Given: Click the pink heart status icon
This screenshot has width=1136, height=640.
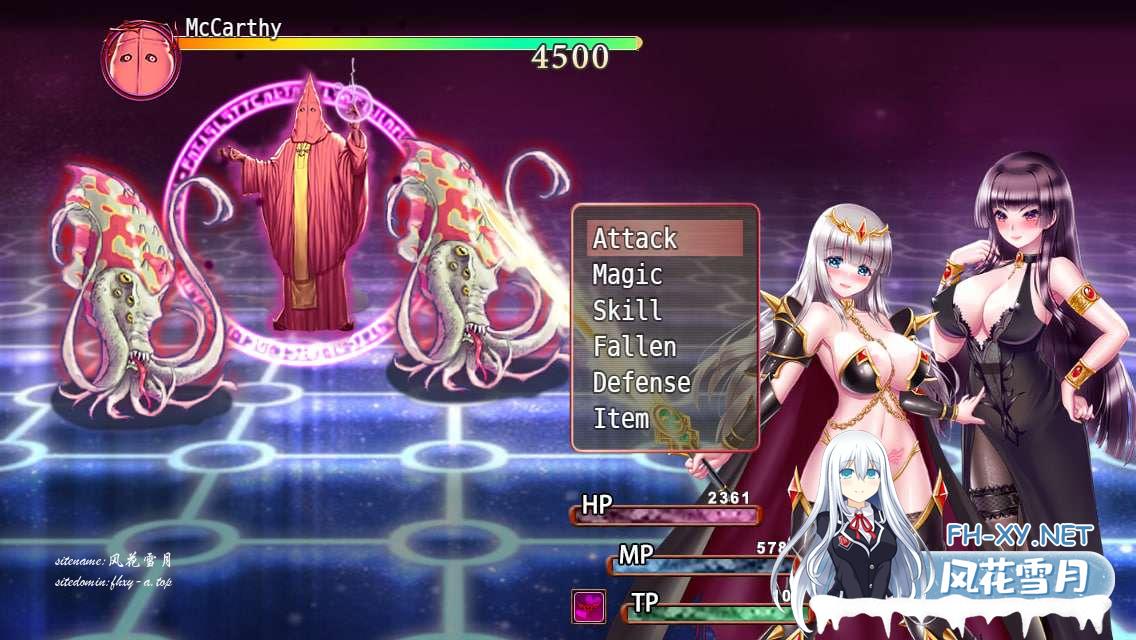Looking at the screenshot, I should (x=588, y=606).
